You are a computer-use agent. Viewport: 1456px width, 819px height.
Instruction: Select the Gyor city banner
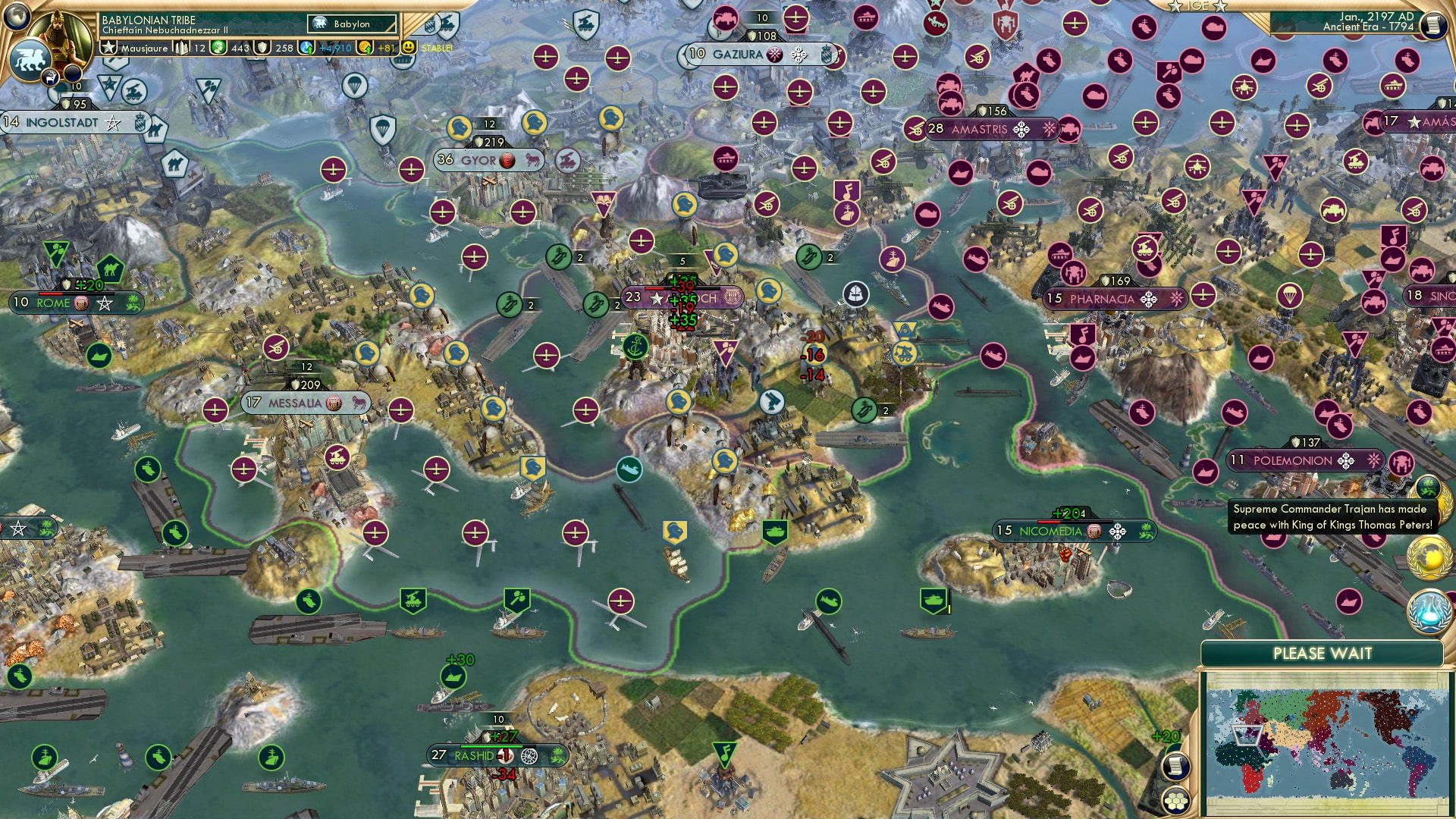click(478, 160)
